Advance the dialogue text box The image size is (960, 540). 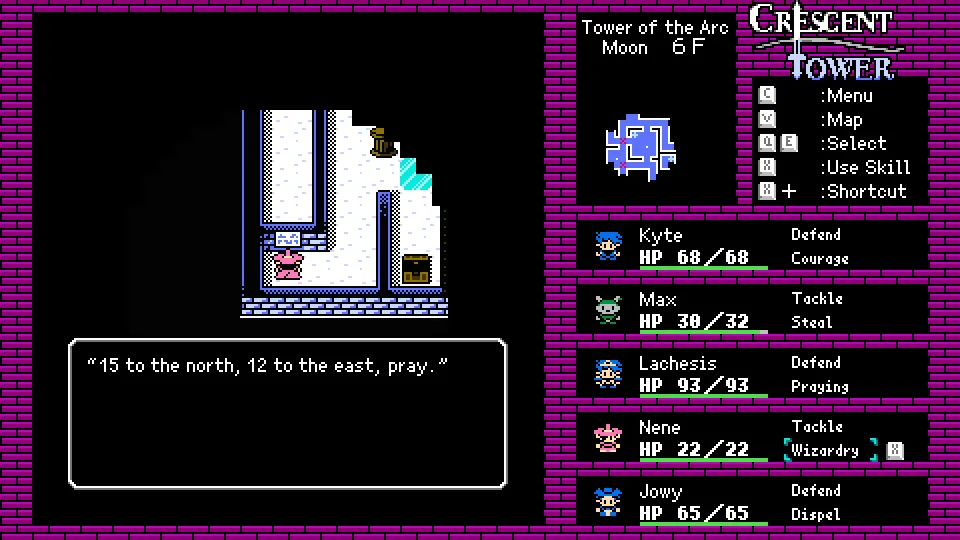tap(288, 413)
